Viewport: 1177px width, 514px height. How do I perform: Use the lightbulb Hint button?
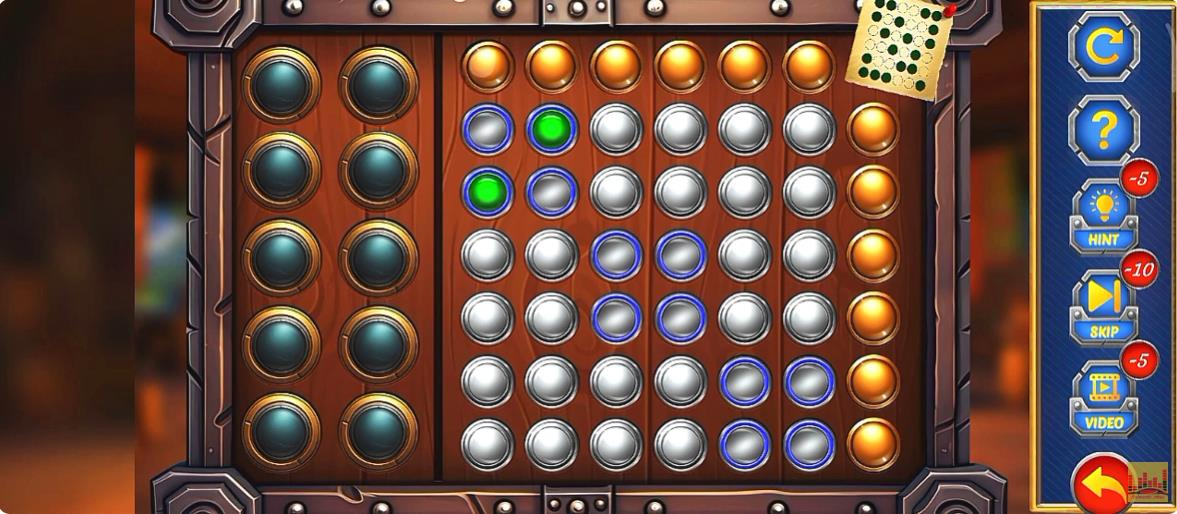(x=1103, y=217)
